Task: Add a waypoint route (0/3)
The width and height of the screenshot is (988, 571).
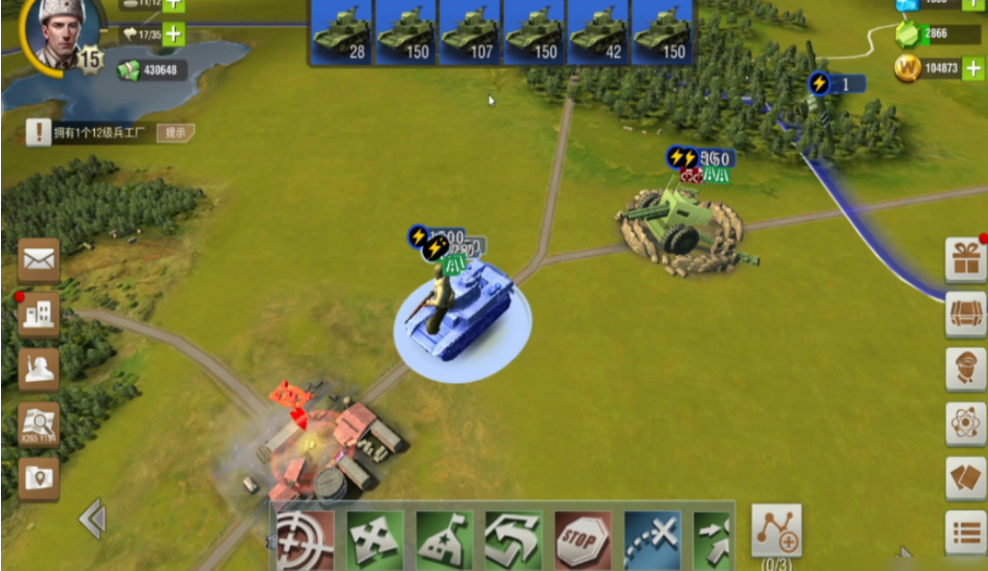Action: pos(777,530)
